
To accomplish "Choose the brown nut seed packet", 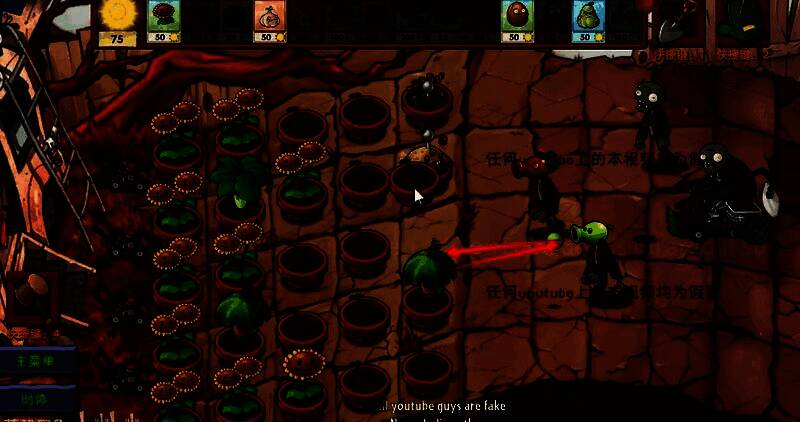I will [517, 22].
